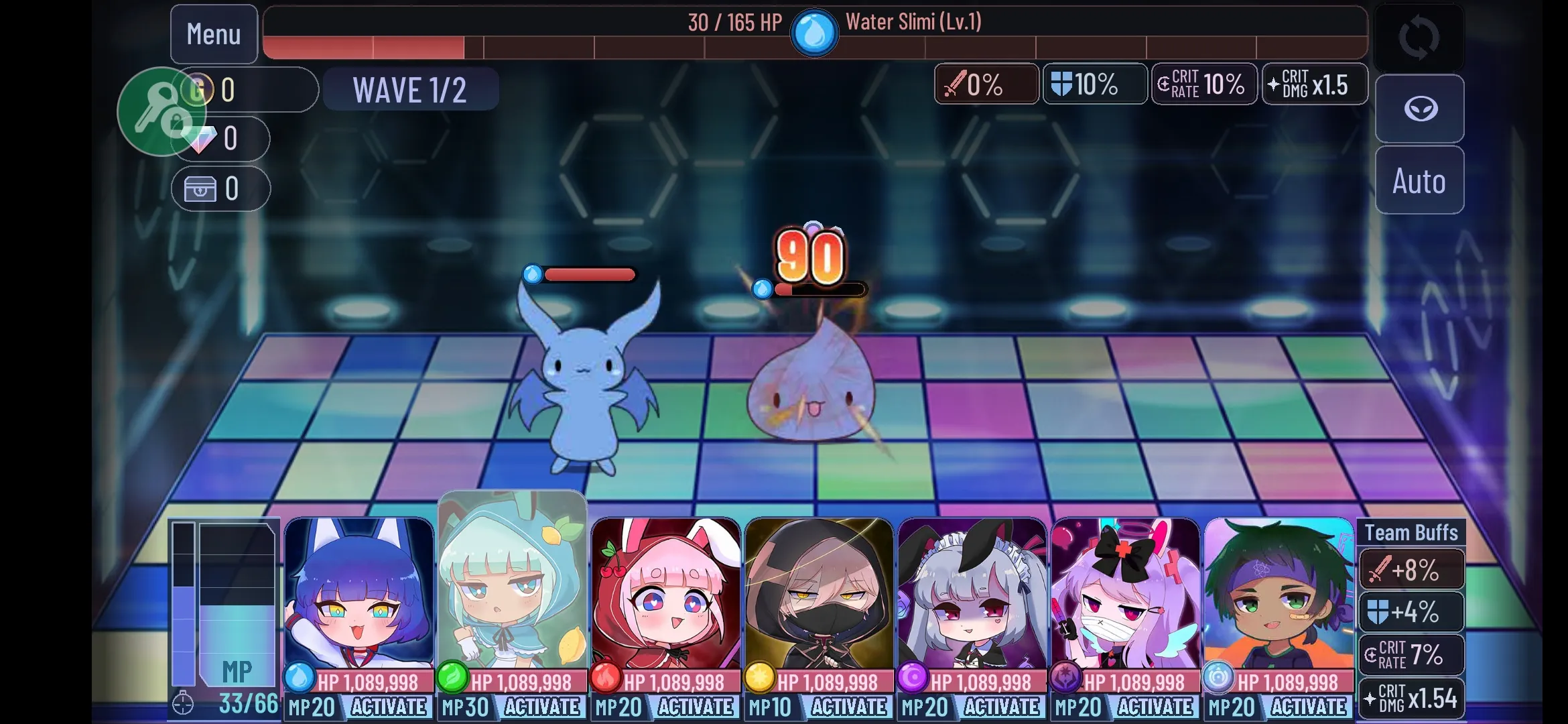Click the CRIT DMG x1.5 stat indicator
The height and width of the screenshot is (724, 1568).
(1314, 84)
